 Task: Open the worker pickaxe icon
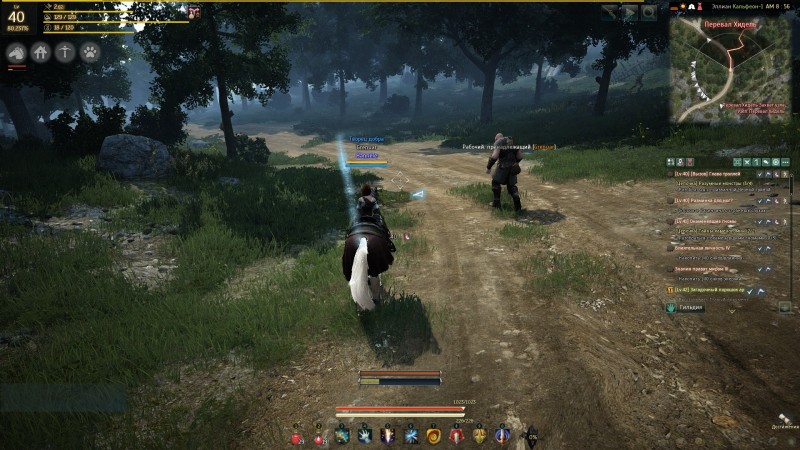[x=66, y=52]
